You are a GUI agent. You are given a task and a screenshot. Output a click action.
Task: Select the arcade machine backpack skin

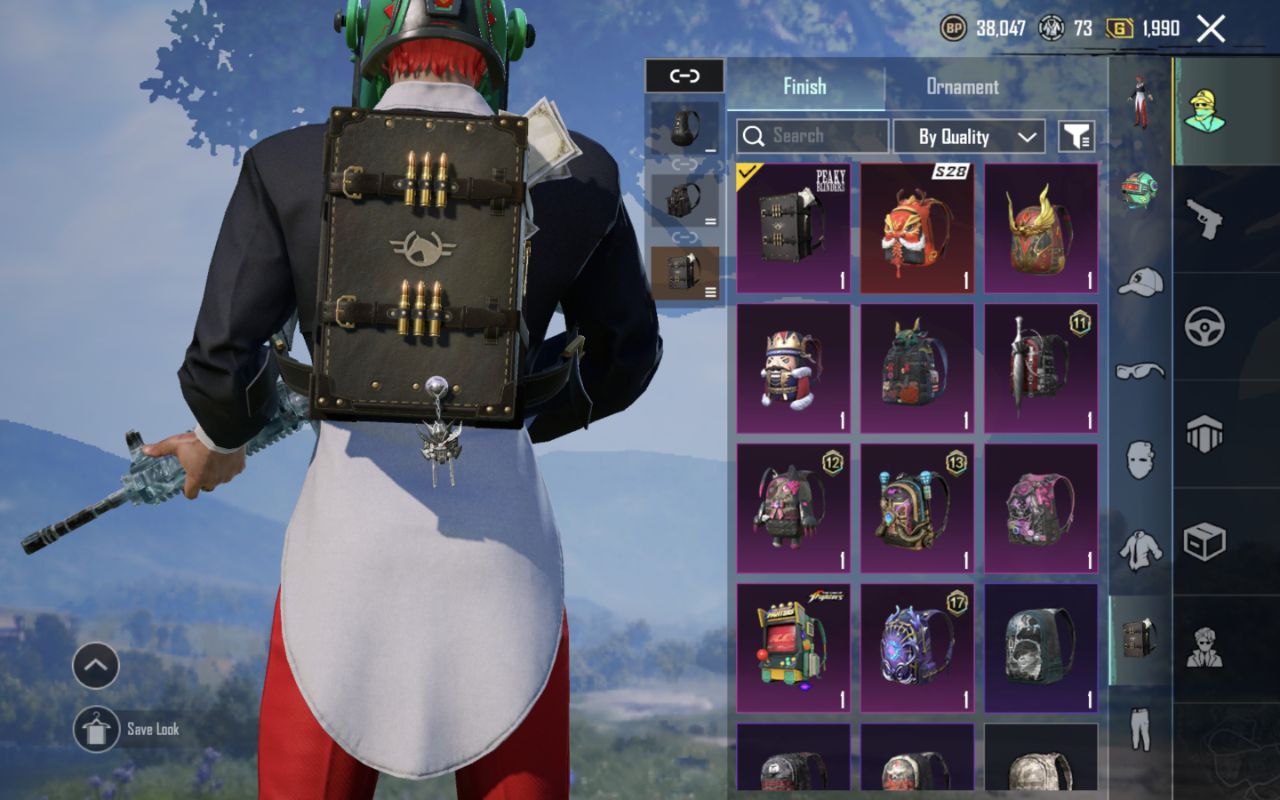pos(793,648)
